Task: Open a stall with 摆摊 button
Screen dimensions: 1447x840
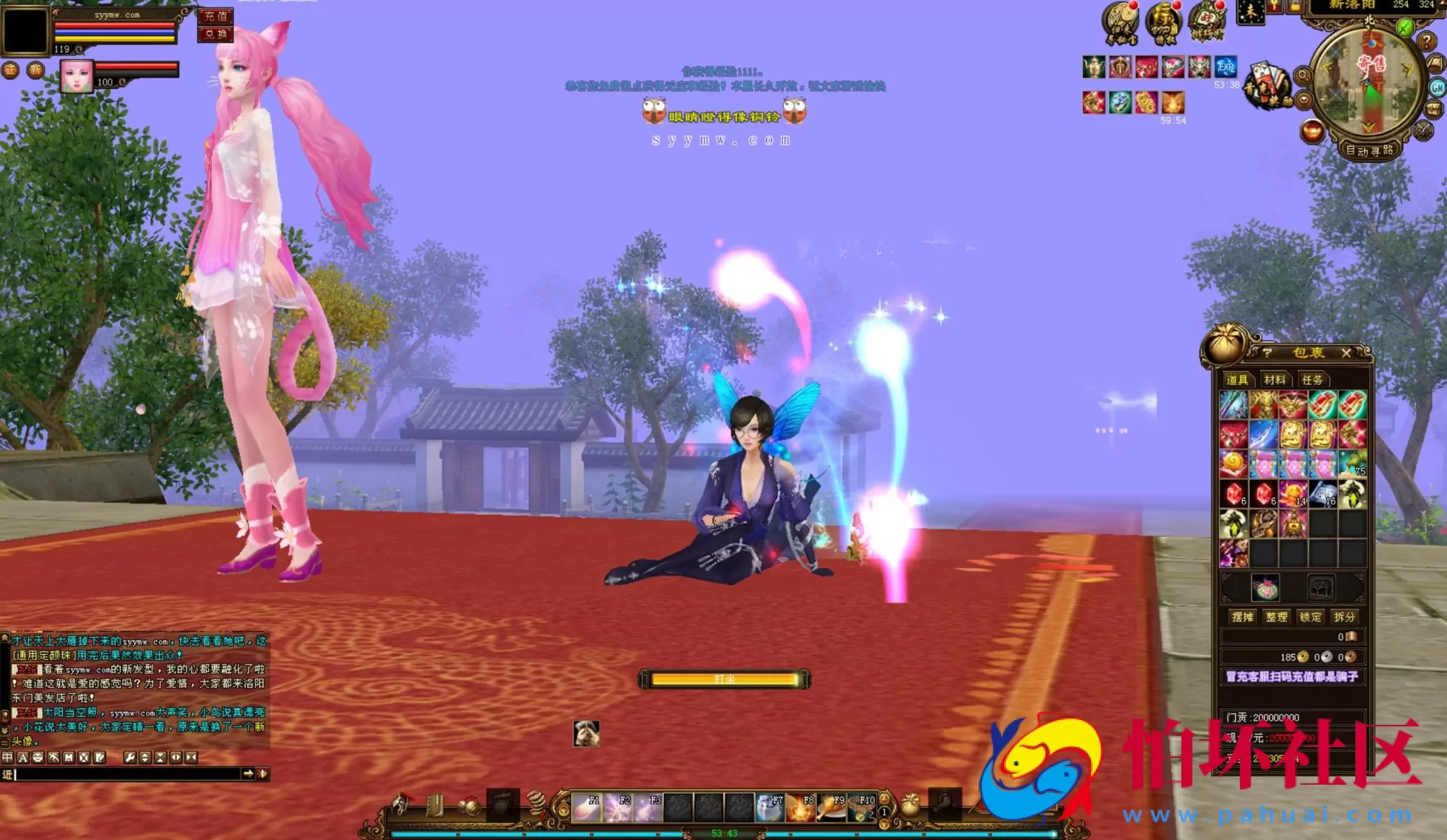Action: click(1242, 617)
